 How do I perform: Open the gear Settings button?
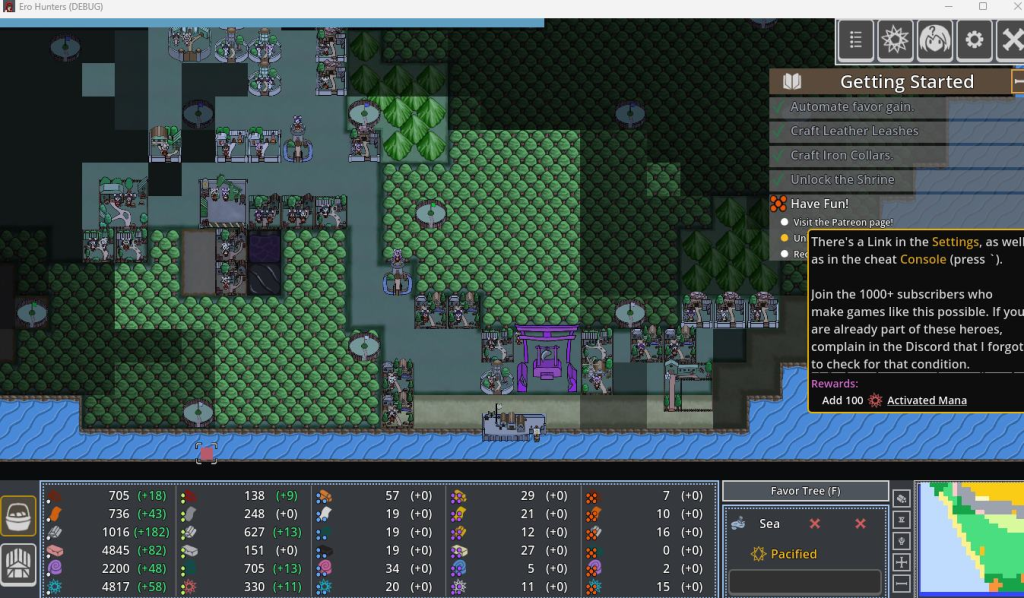[x=974, y=40]
